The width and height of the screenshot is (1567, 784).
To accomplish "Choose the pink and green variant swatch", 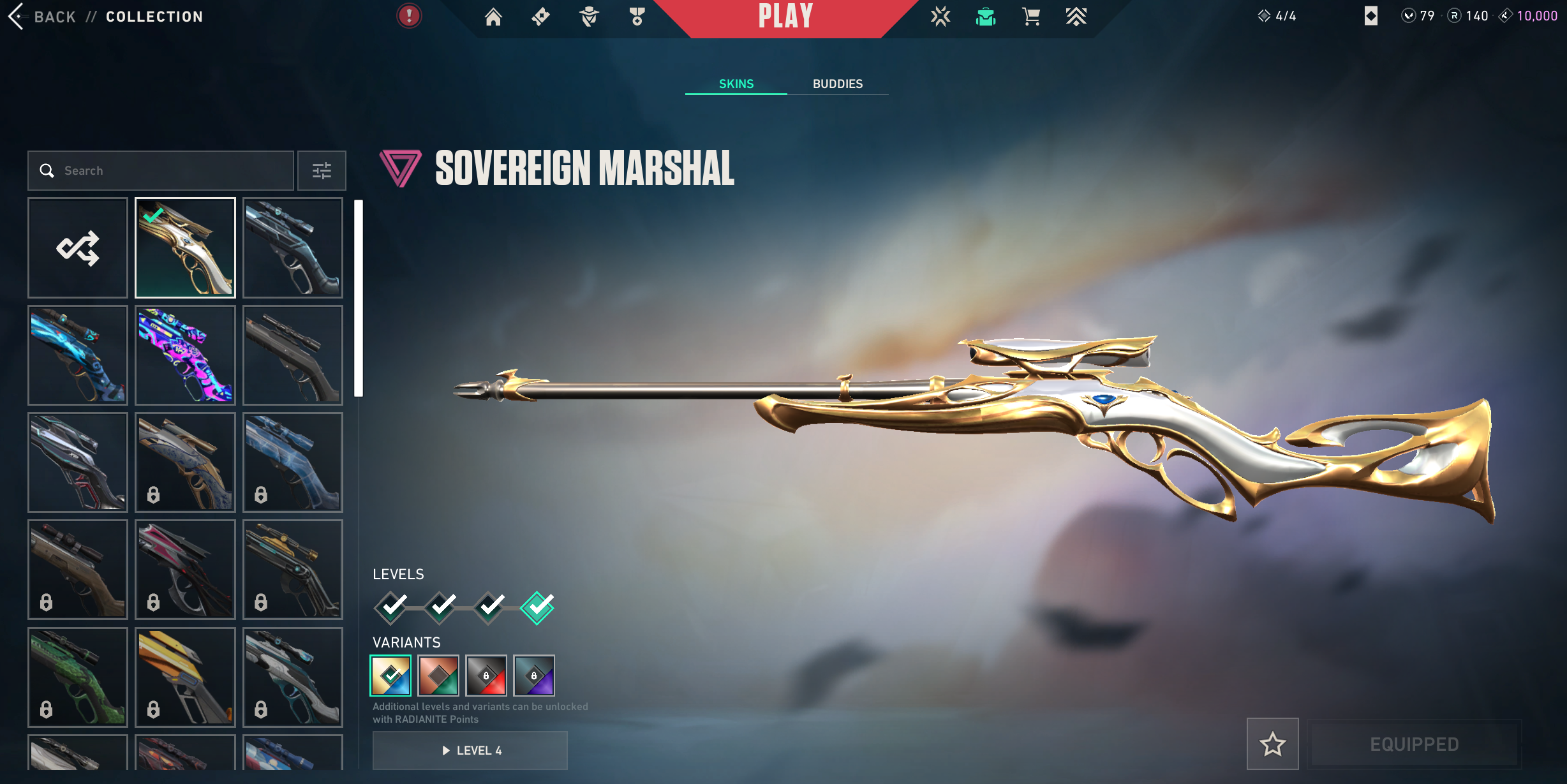I will pyautogui.click(x=438, y=676).
